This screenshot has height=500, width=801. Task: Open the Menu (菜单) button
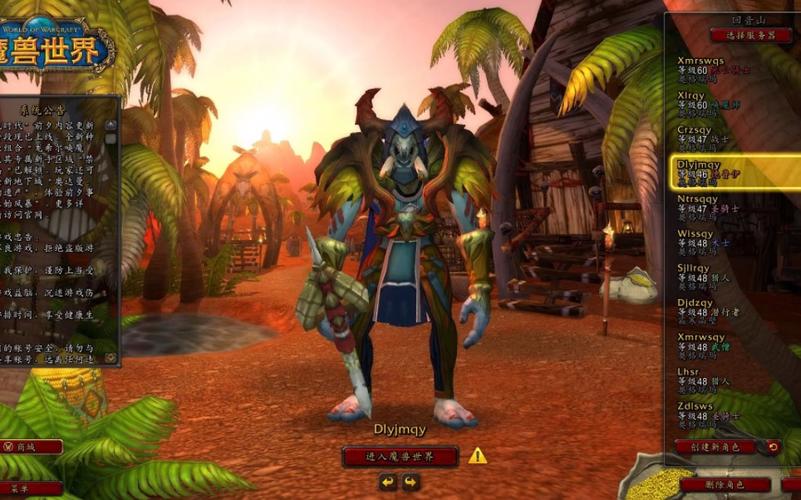click(x=32, y=488)
